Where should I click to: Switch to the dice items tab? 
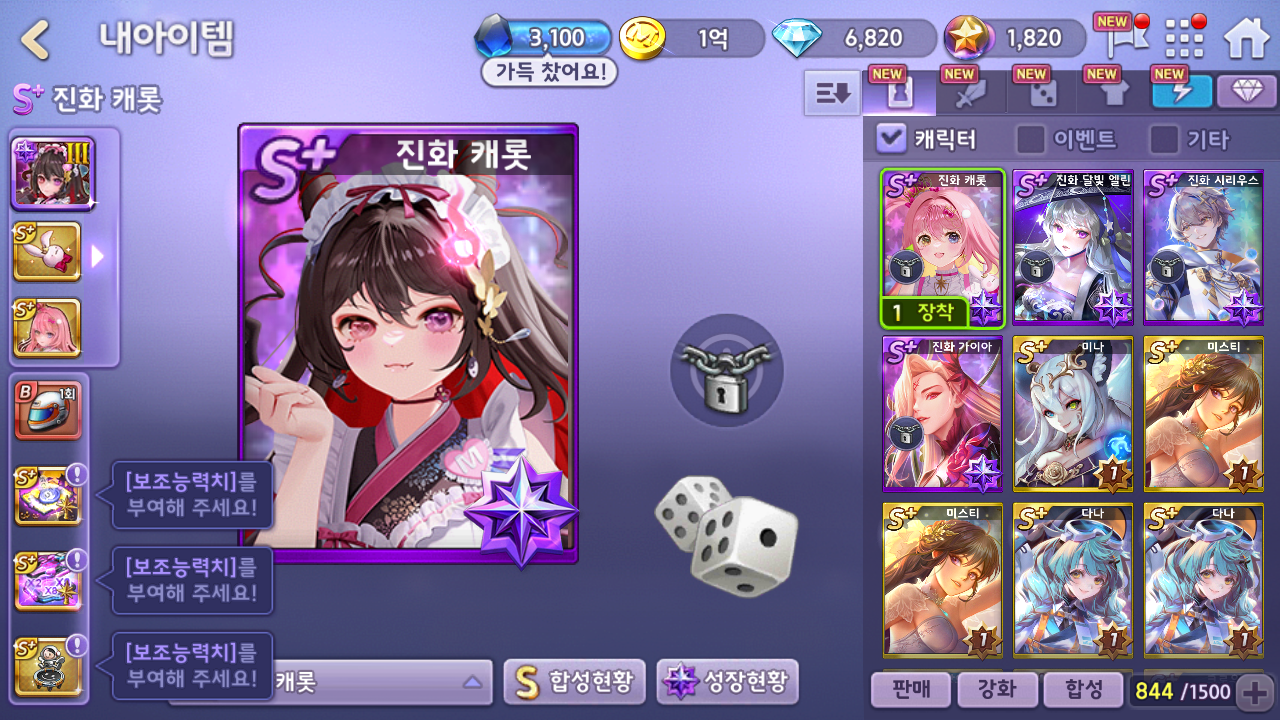[1043, 93]
